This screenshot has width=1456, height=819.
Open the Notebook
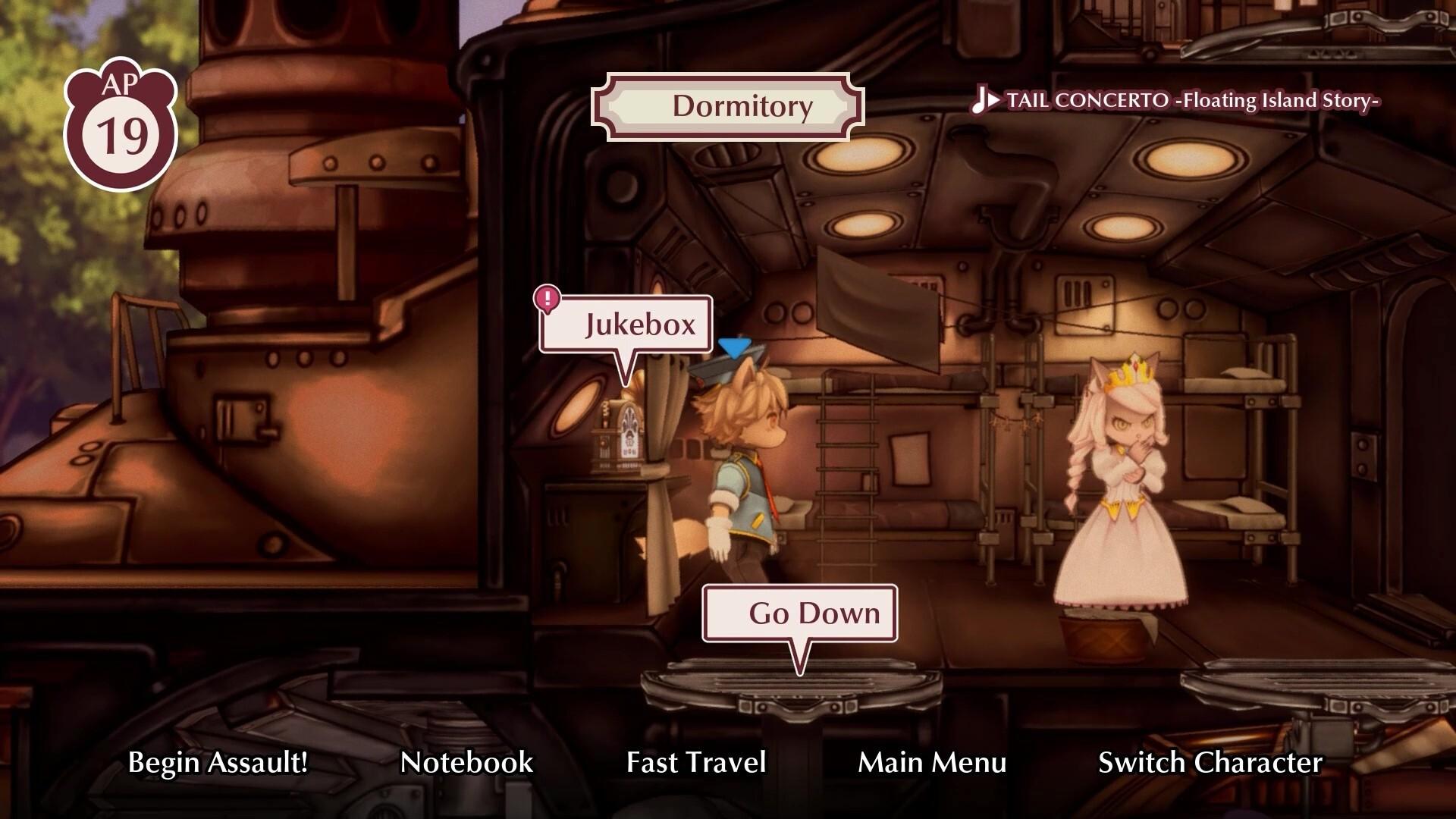467,763
